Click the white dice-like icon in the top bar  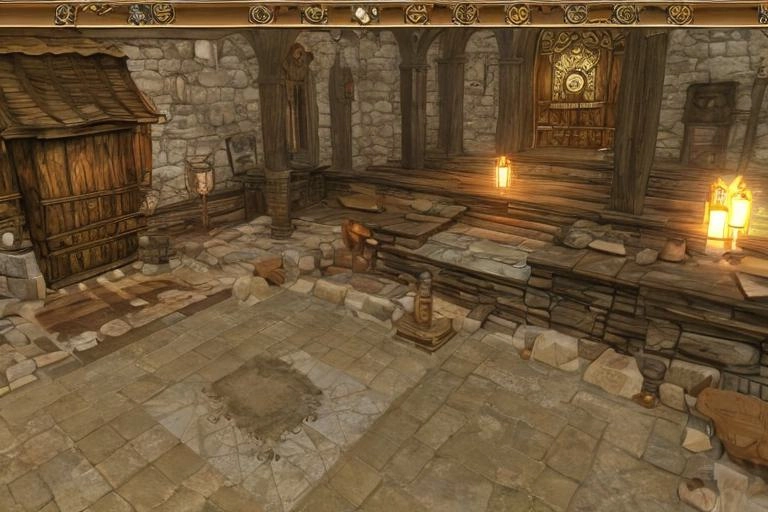click(361, 14)
